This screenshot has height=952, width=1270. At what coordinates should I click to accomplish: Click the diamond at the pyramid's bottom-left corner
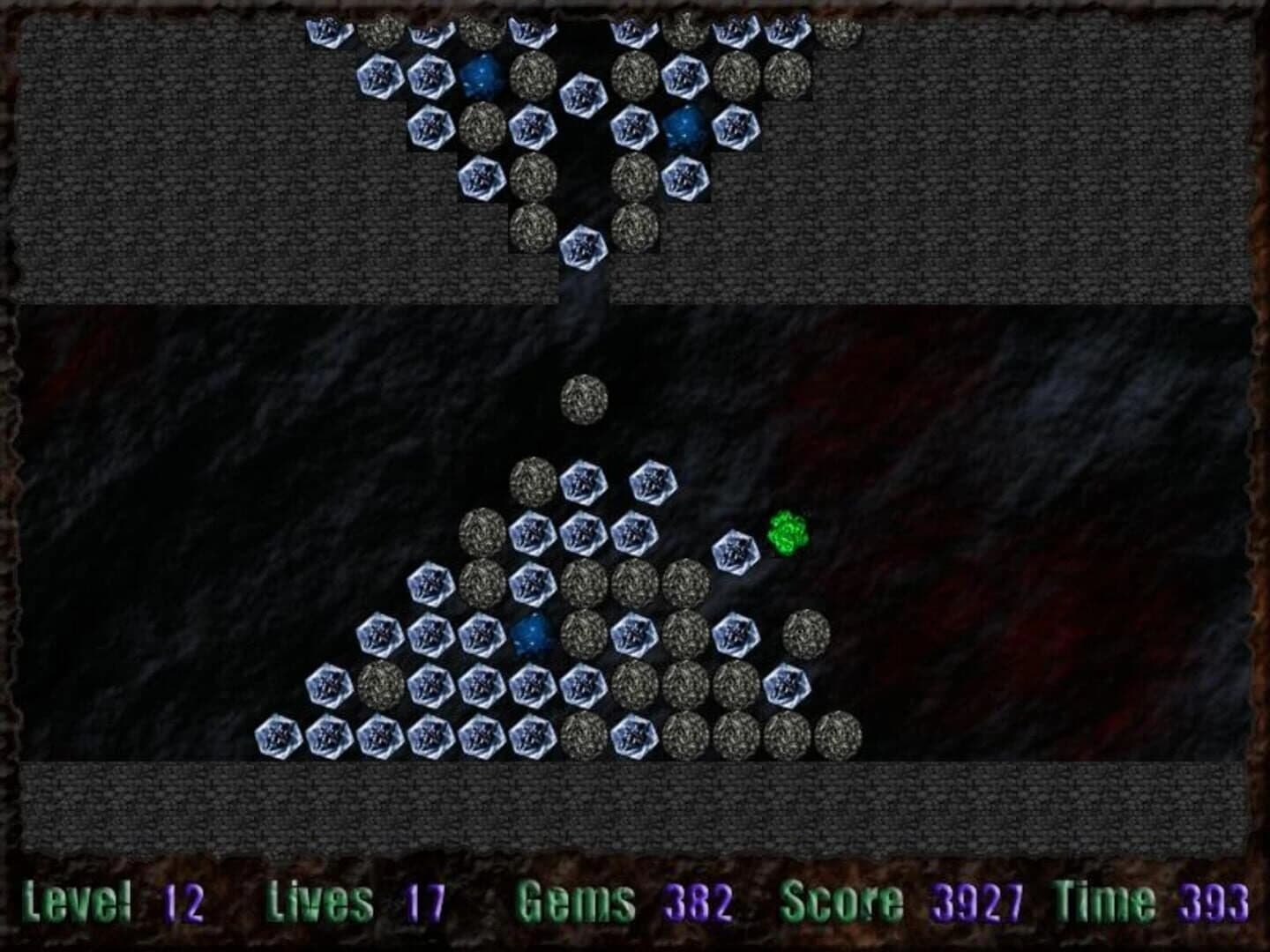(x=278, y=734)
